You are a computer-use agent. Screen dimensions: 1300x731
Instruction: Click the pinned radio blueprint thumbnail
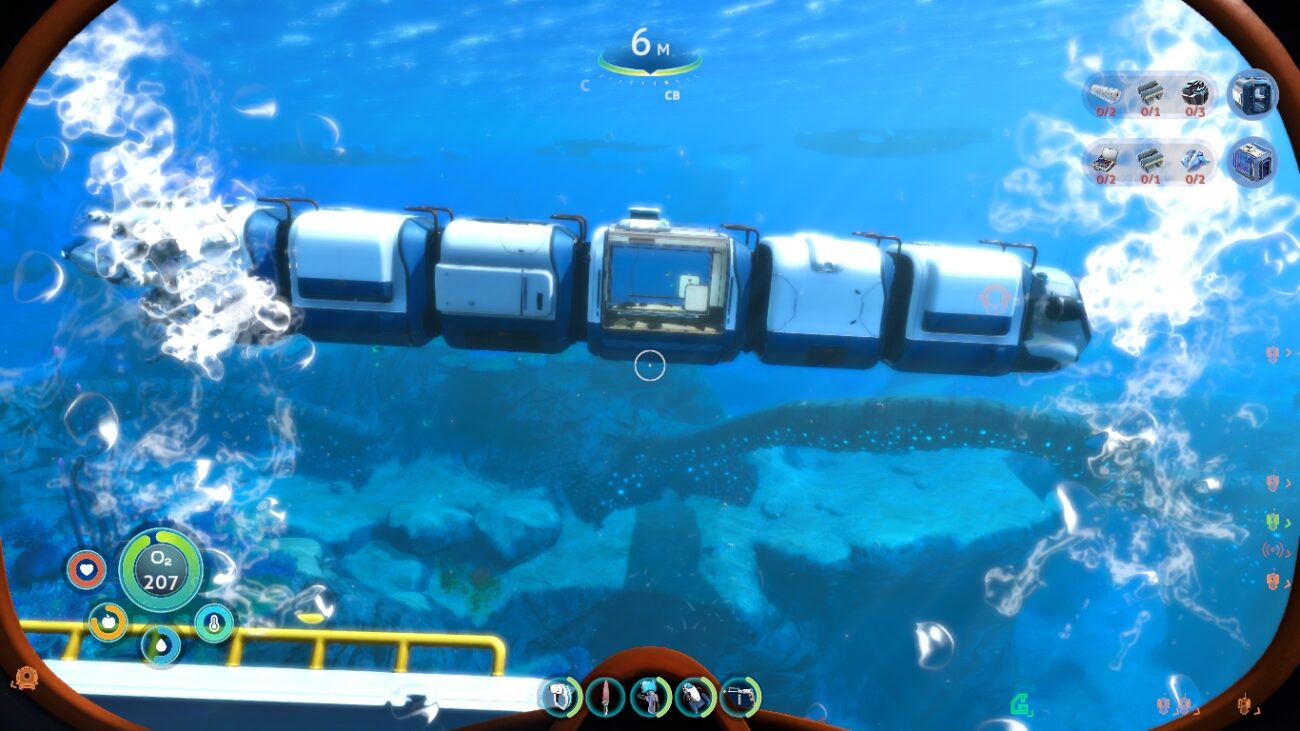click(1252, 97)
